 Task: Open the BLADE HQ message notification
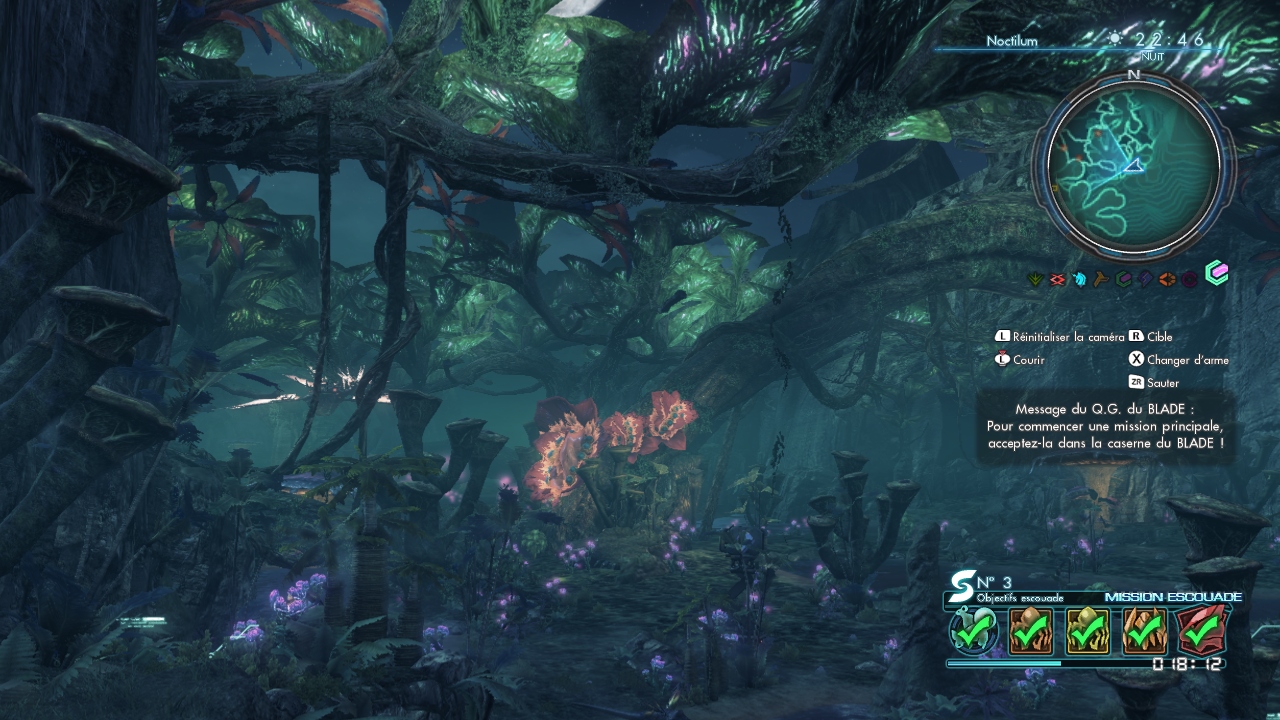1105,426
